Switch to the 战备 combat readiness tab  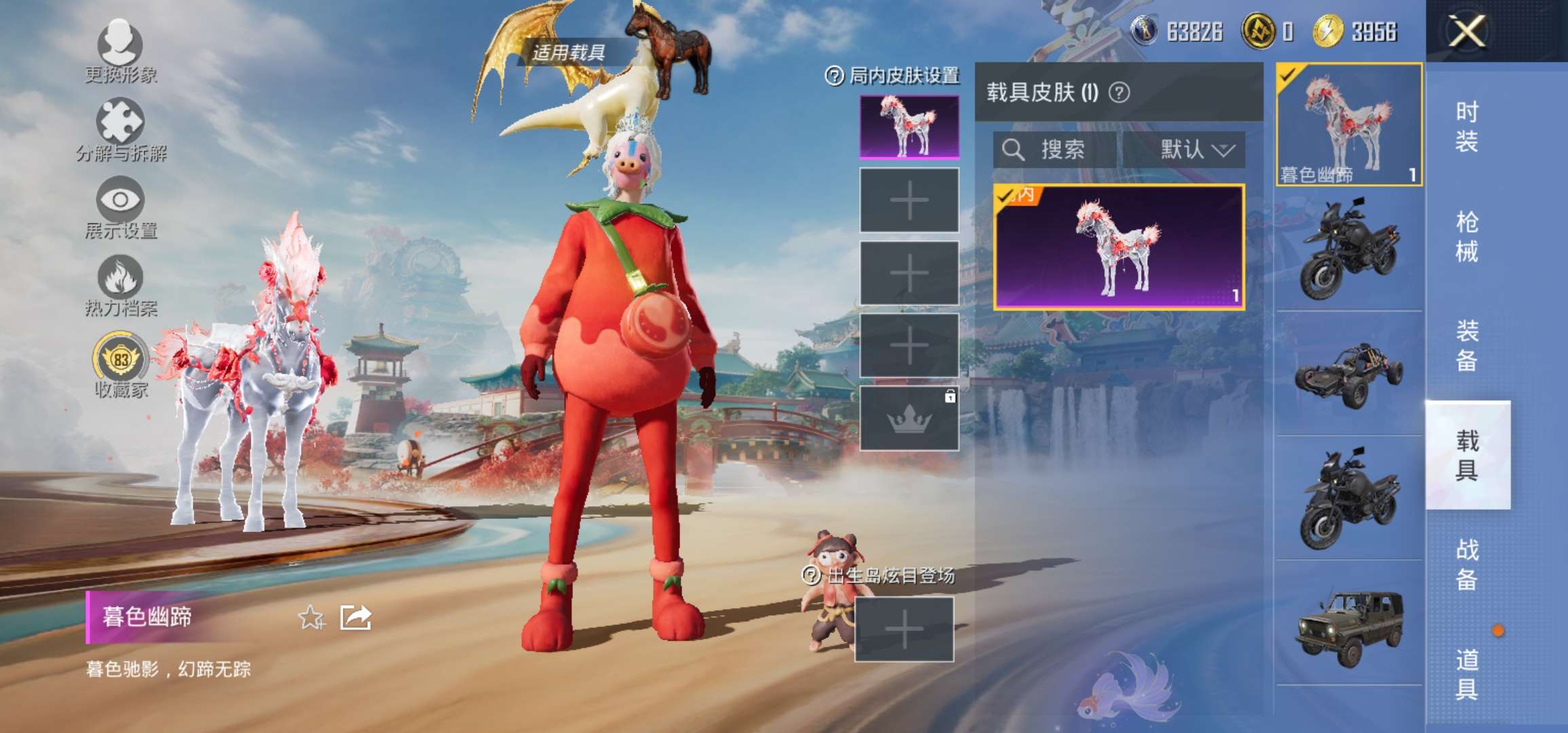[1466, 565]
